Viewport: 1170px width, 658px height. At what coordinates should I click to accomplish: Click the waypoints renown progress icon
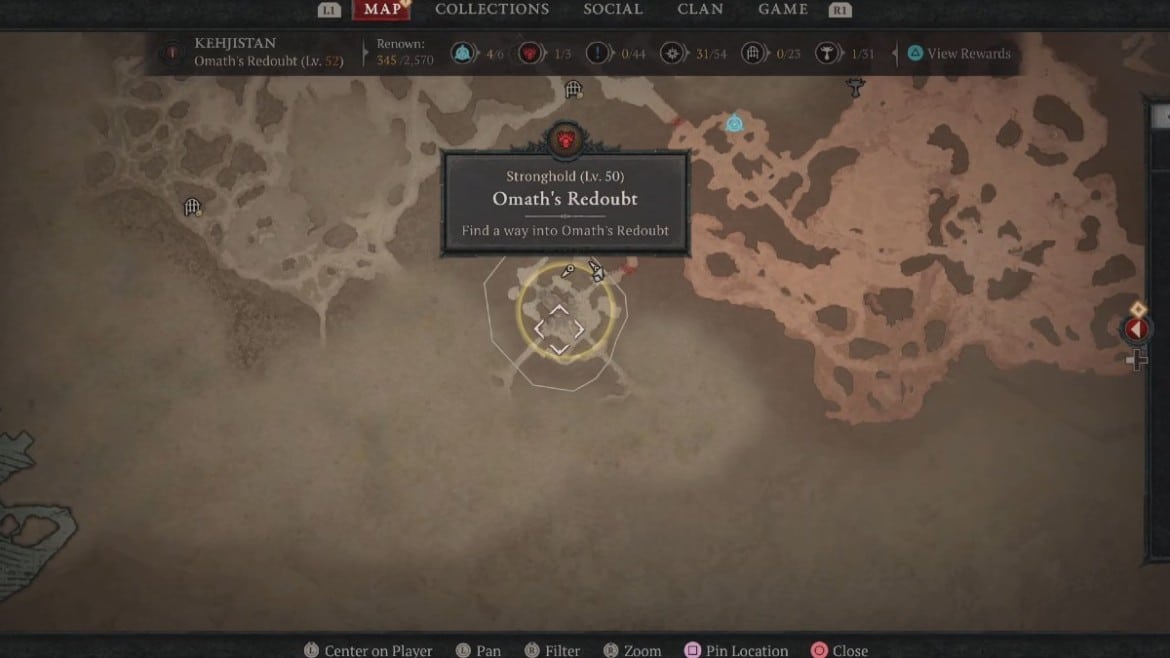coord(462,54)
